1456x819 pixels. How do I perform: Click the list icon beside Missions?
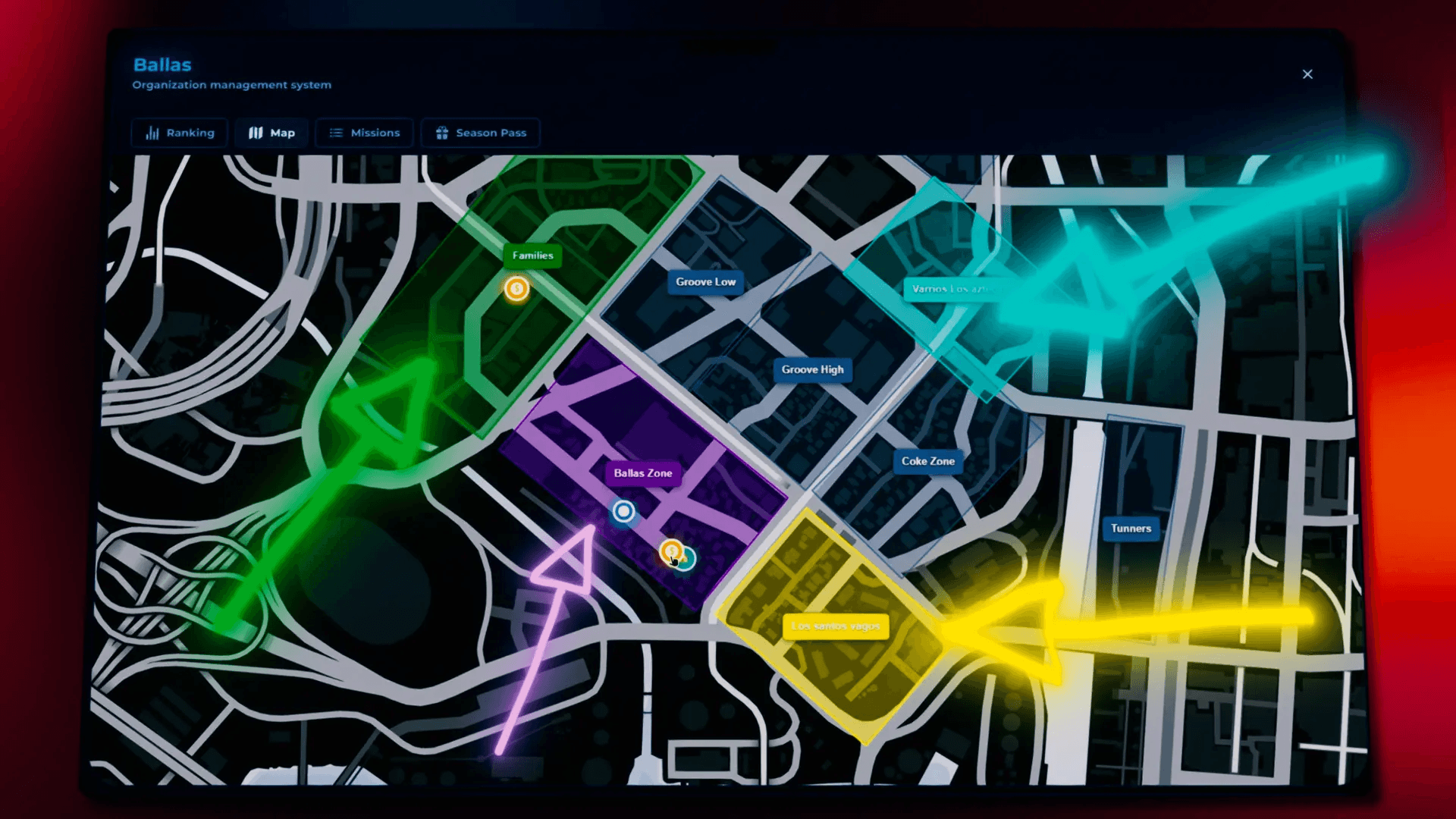point(334,133)
